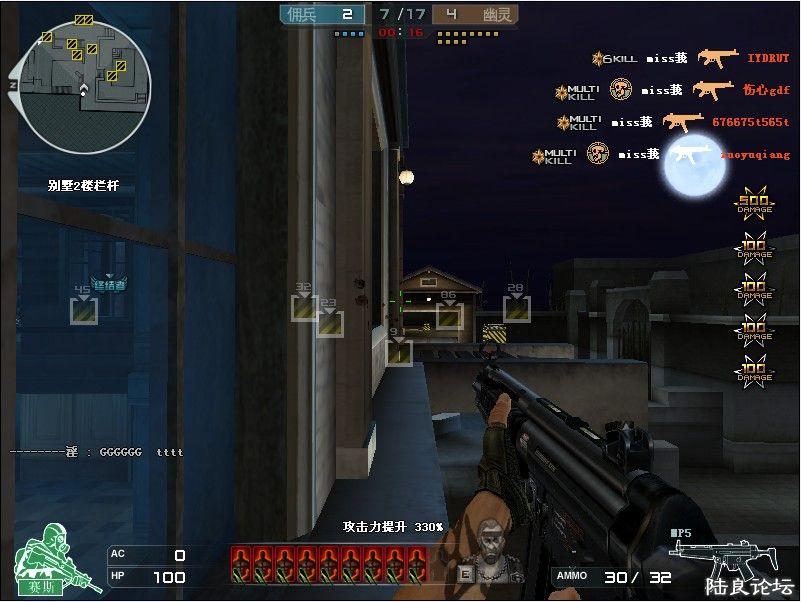
Task: Click the 500 damage medal
Action: 755,203
